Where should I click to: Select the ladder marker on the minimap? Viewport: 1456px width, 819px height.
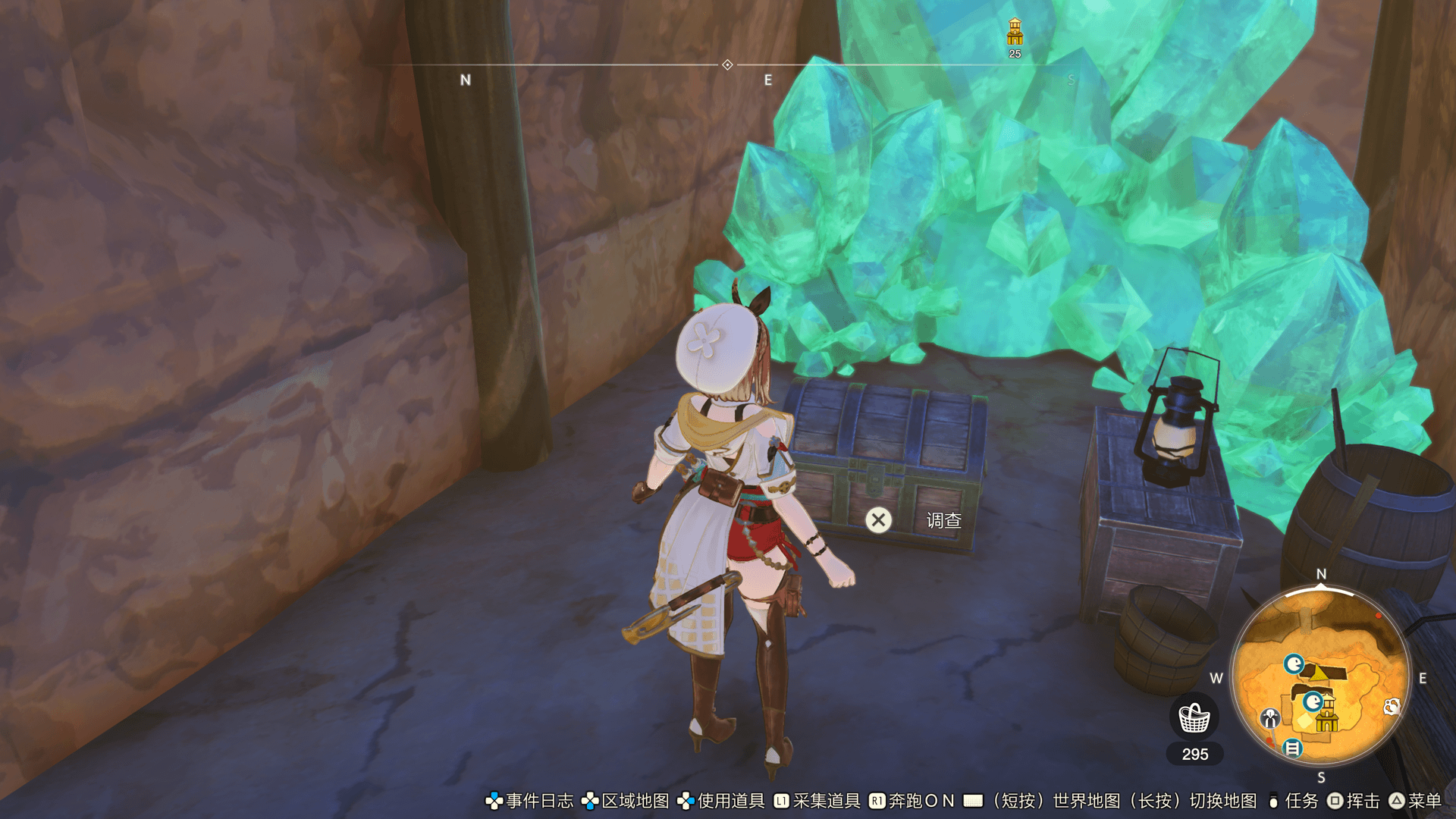[x=1292, y=748]
